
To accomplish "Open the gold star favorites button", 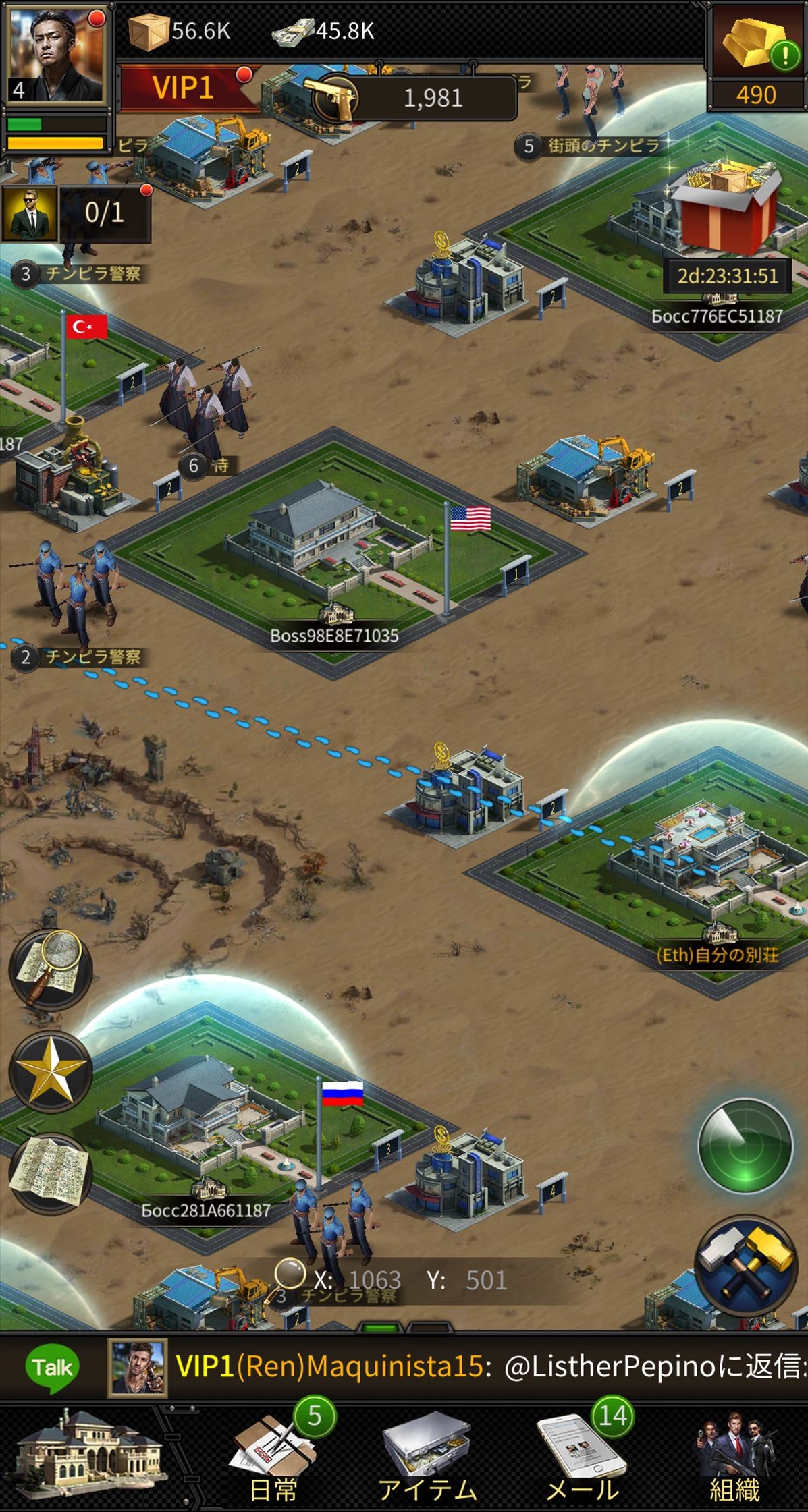I will 51,1071.
